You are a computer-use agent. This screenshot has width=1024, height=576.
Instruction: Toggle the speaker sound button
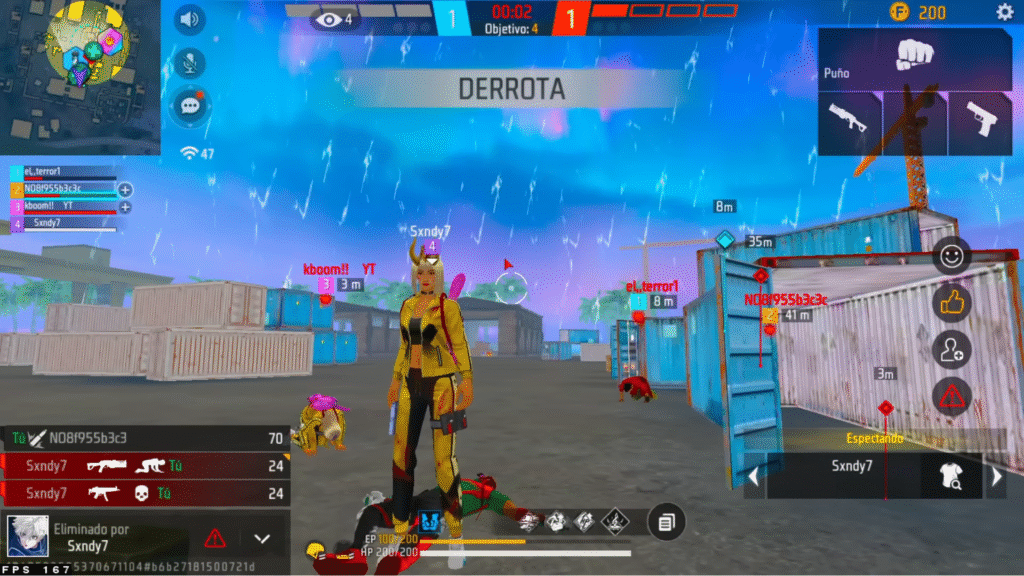tap(188, 18)
